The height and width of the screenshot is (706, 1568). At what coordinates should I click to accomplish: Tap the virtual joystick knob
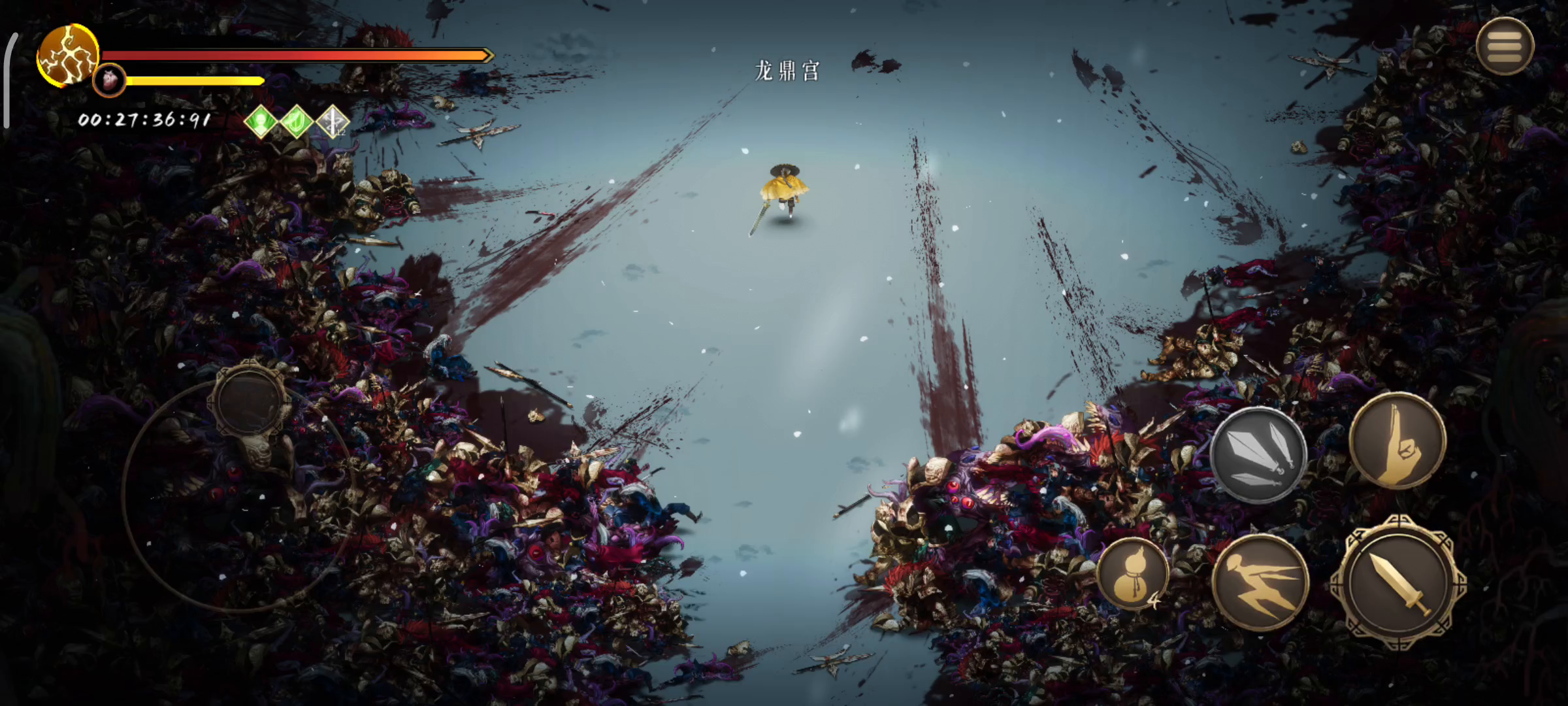coord(250,399)
